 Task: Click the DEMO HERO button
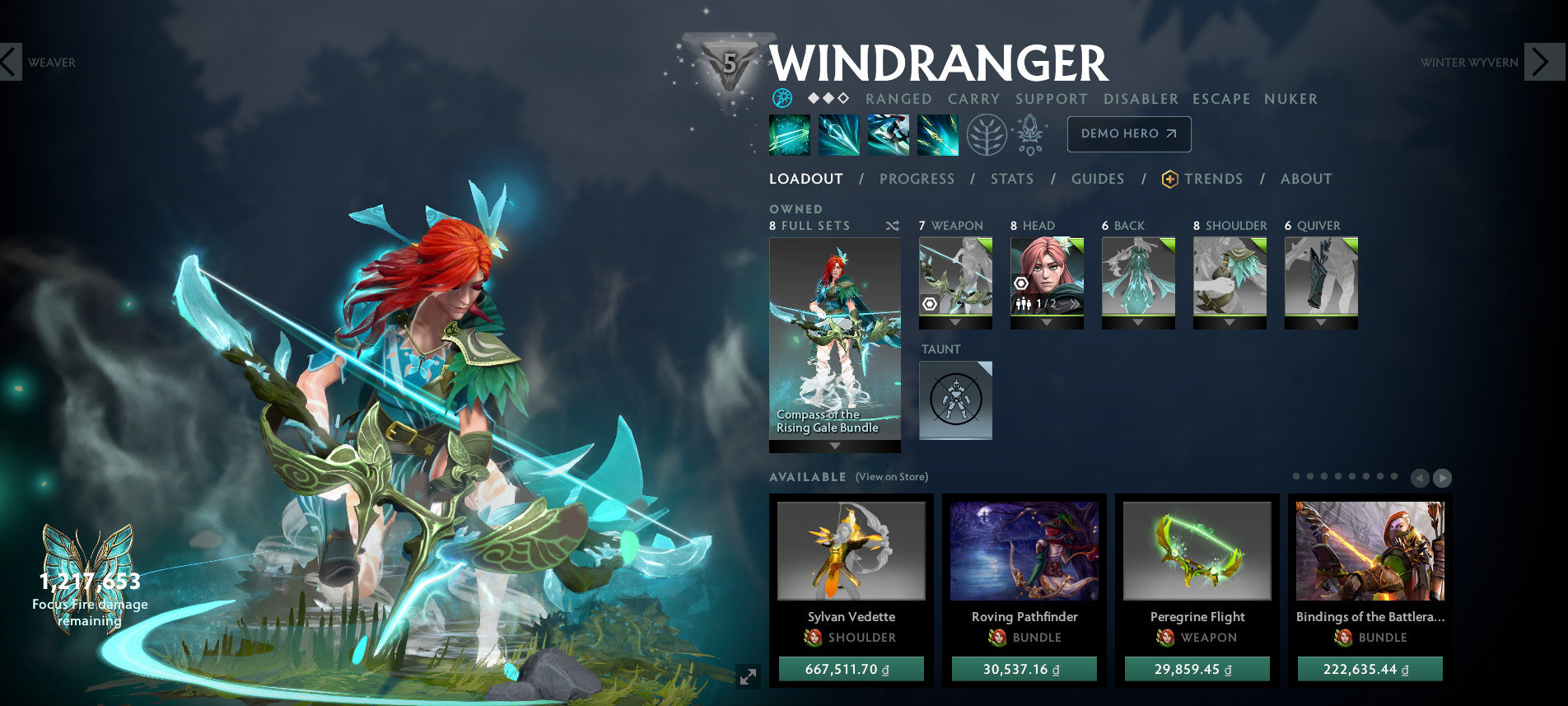1129,133
